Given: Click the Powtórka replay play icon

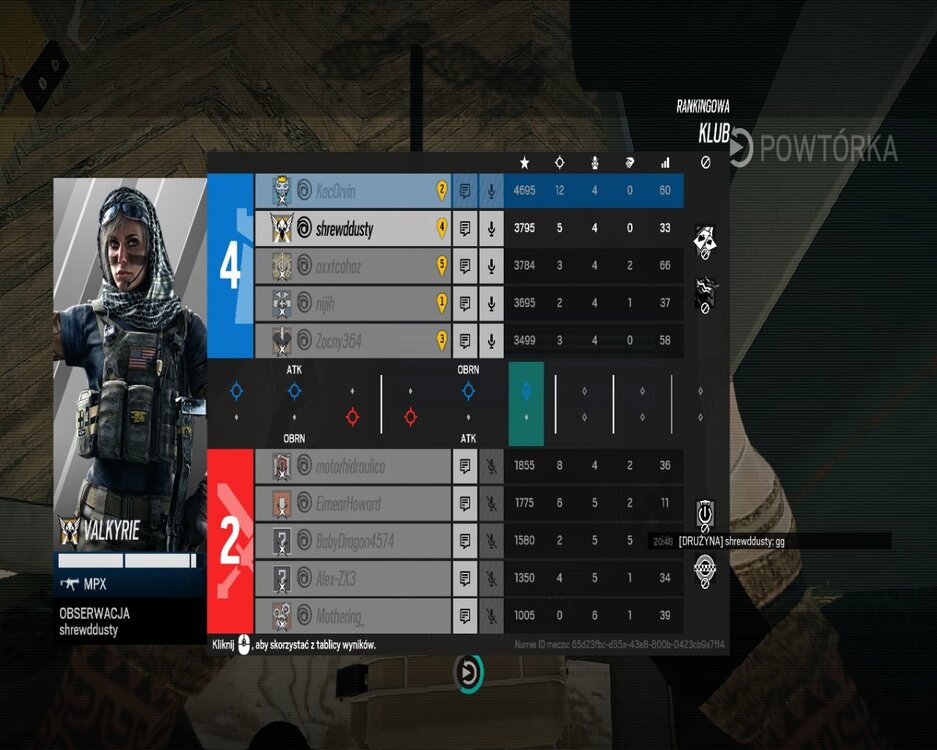Looking at the screenshot, I should (x=740, y=149).
